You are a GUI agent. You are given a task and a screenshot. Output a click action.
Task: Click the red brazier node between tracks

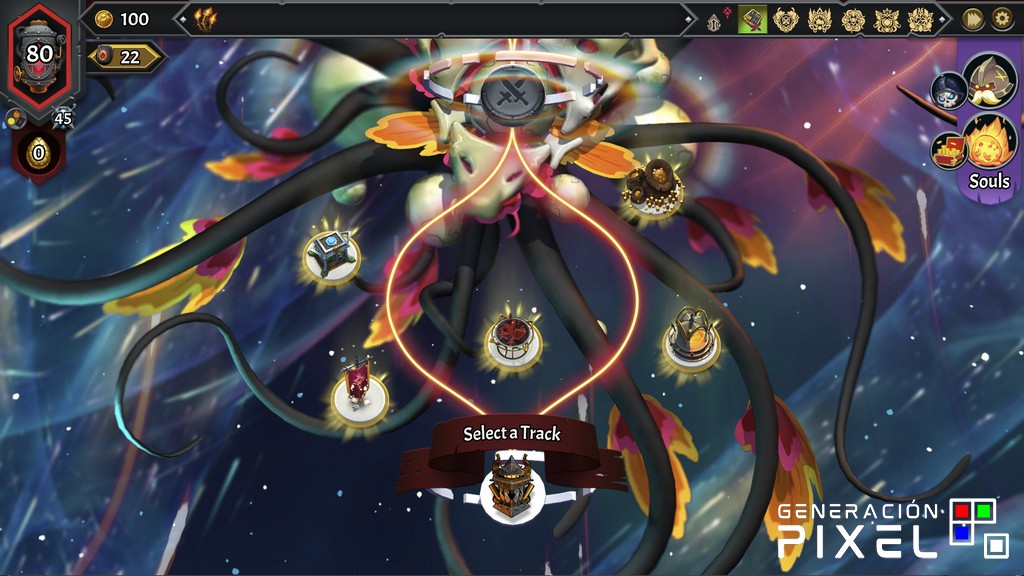click(x=513, y=338)
